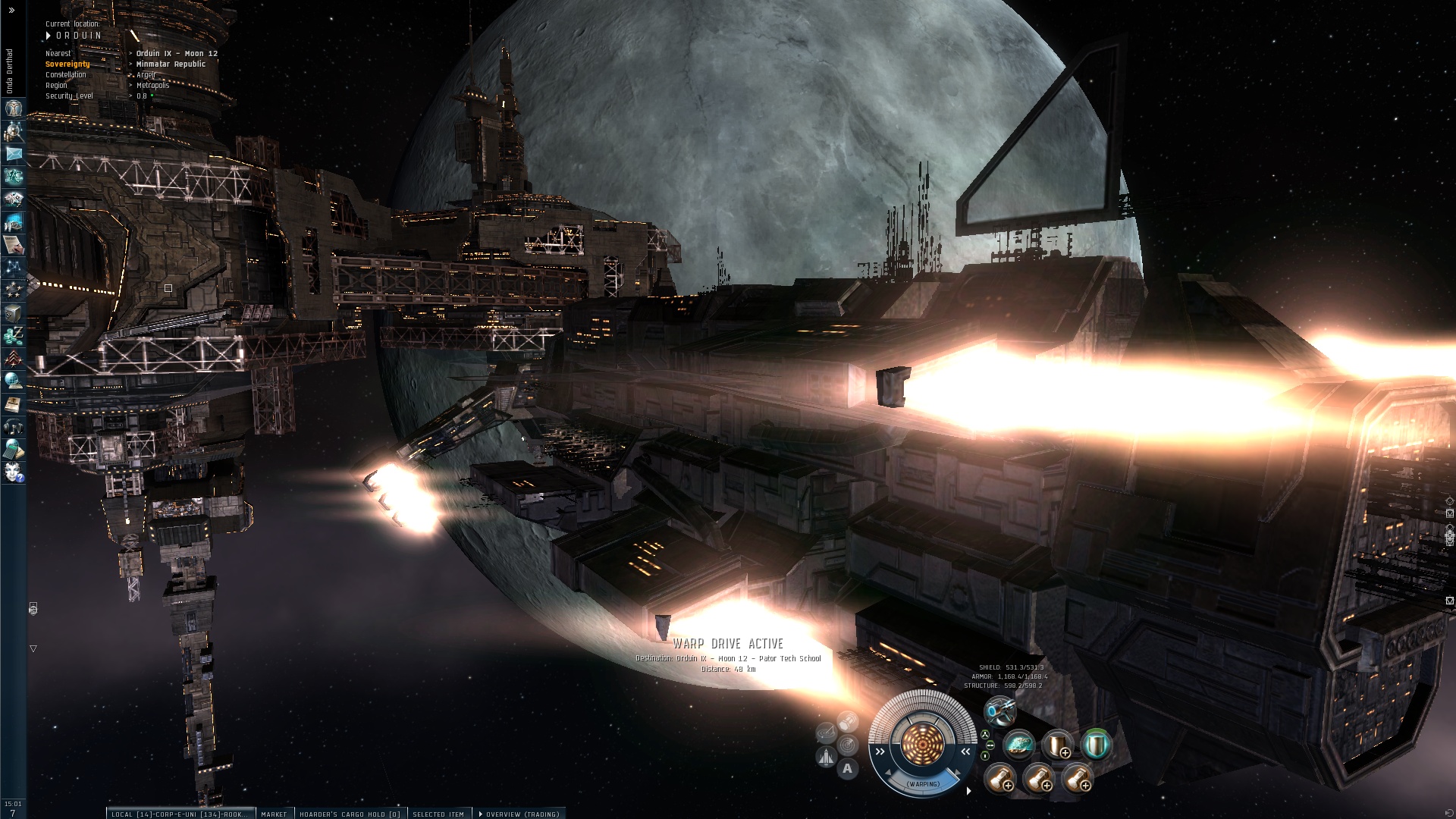1456x819 pixels.
Task: Restore the Selected Item window
Action: click(438, 814)
